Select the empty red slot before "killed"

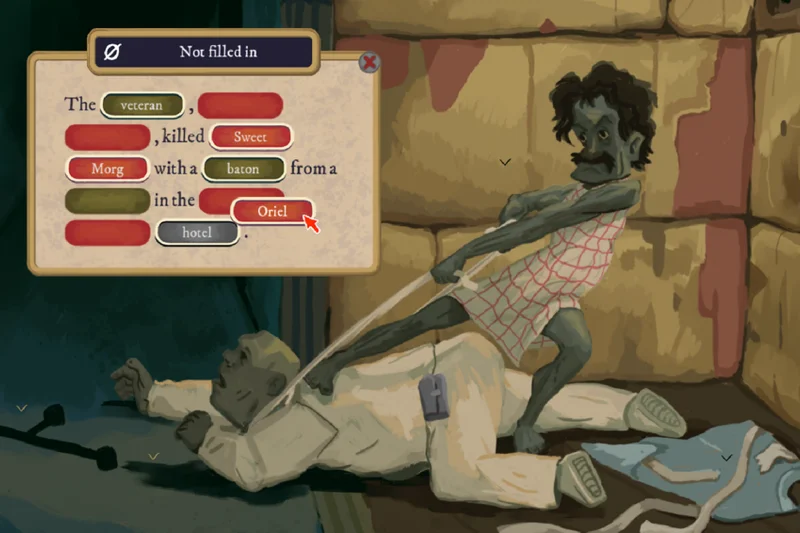(x=107, y=136)
